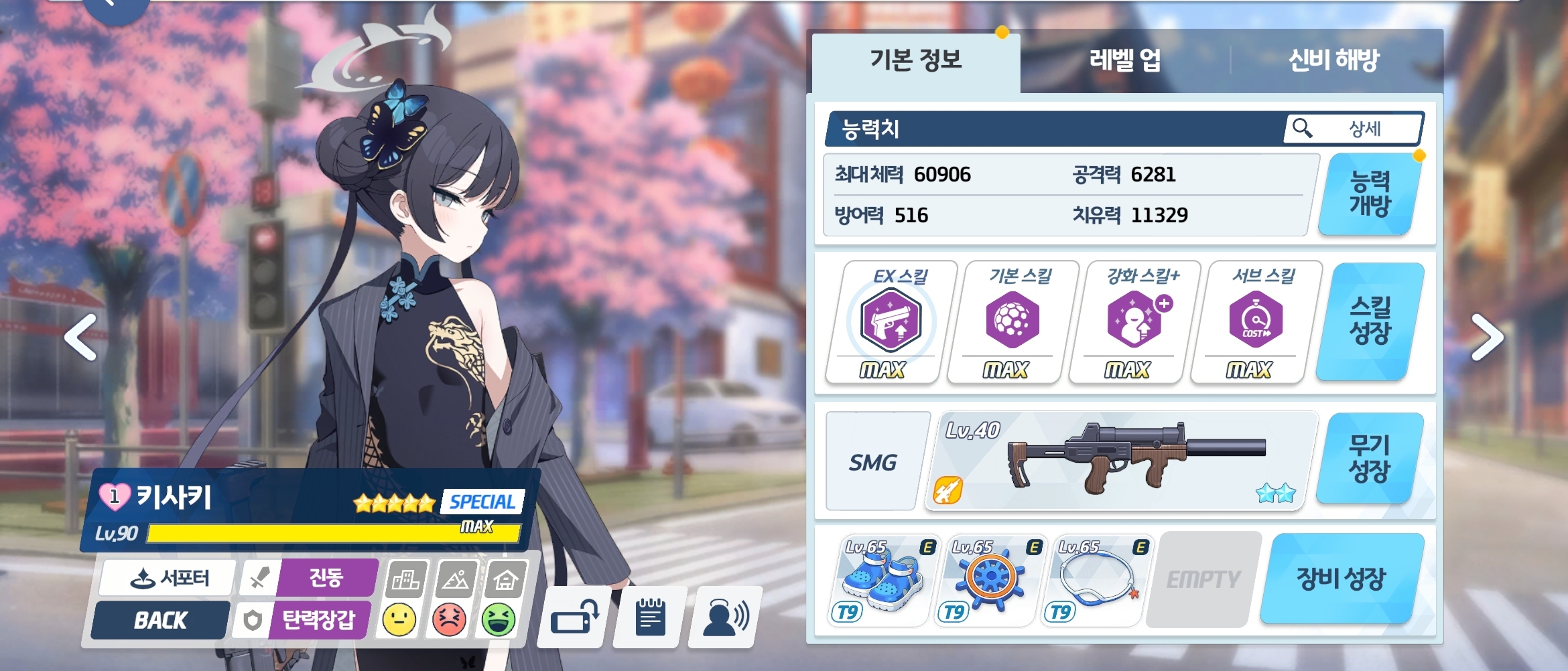Select the 기본 스킬 icon
This screenshot has height=671, width=1568.
click(1012, 321)
